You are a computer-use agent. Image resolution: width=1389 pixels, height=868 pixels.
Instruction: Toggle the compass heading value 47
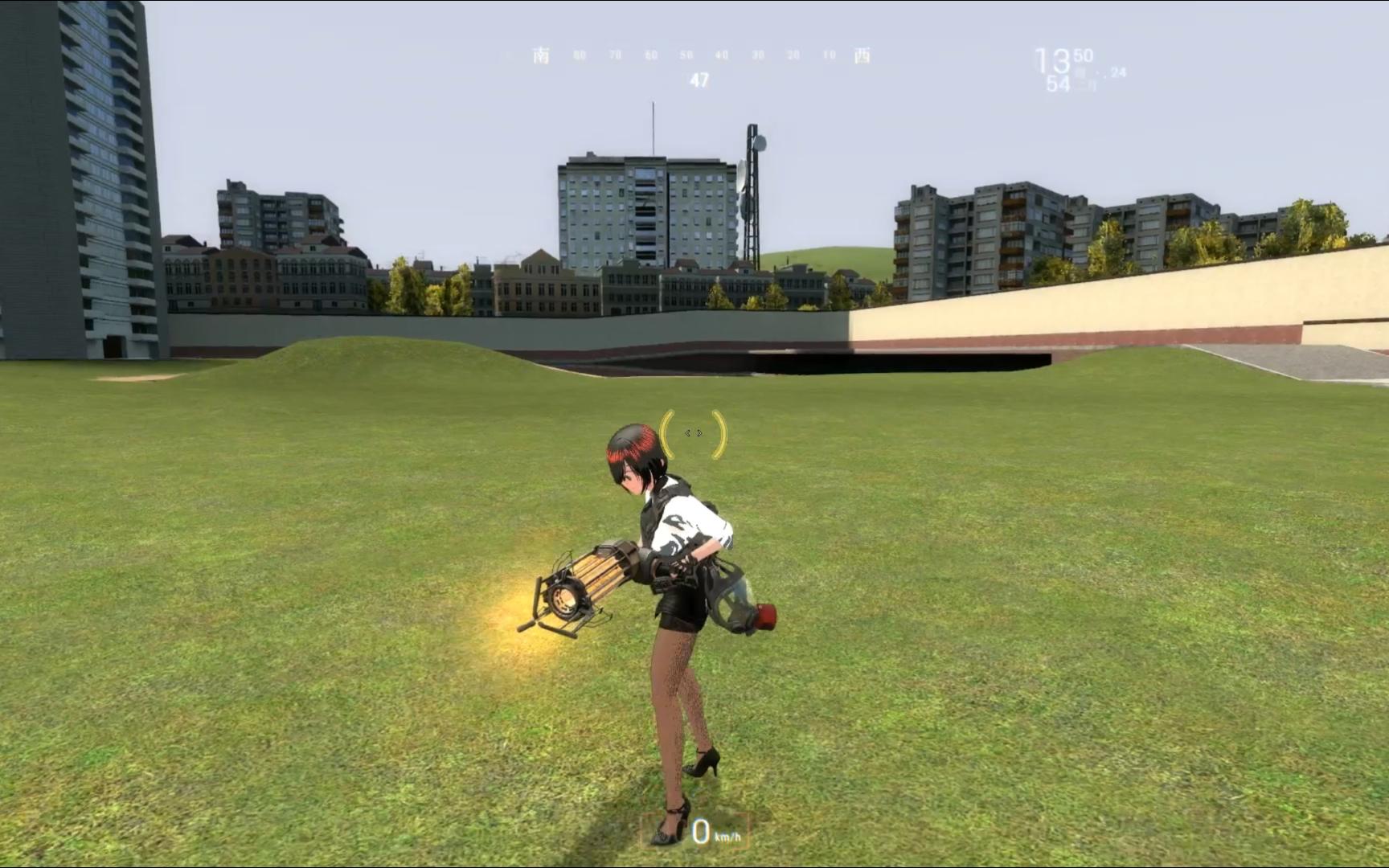(699, 80)
